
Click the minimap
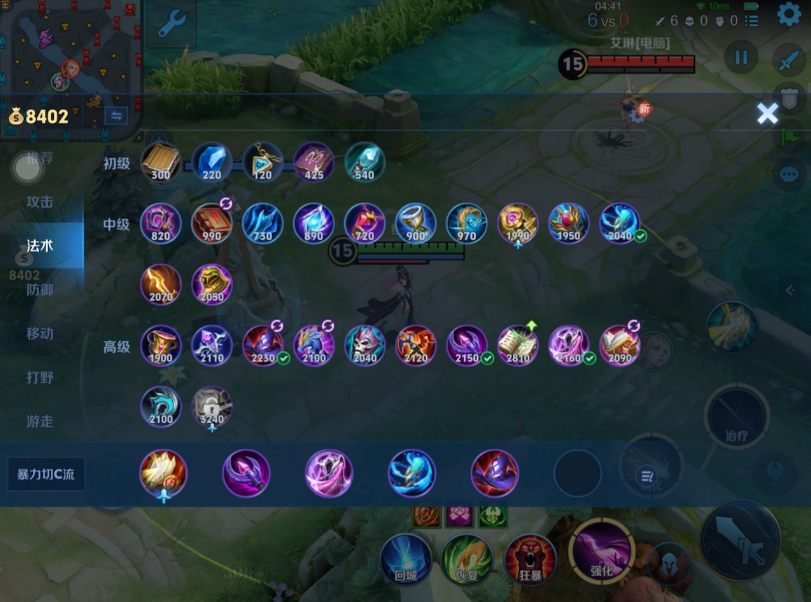68,50
